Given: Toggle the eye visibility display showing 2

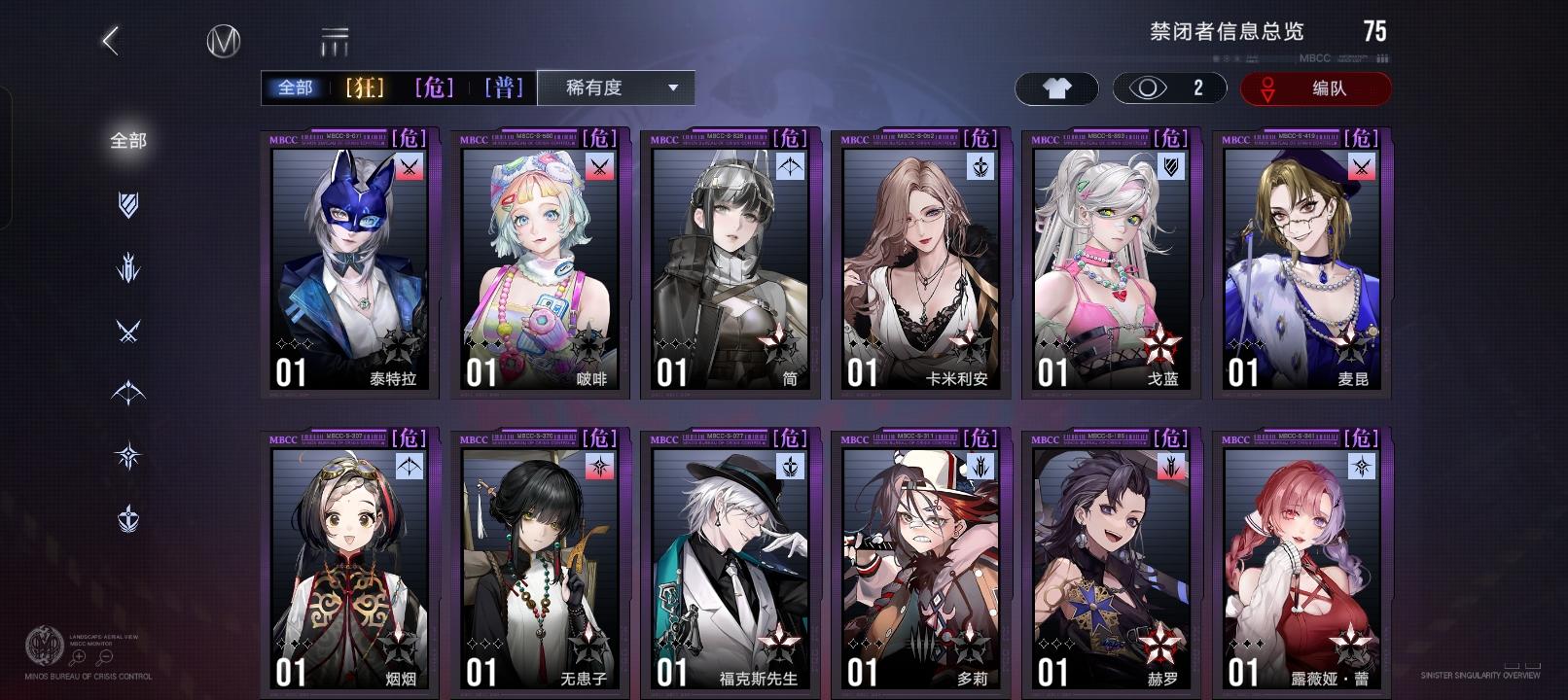Looking at the screenshot, I should pos(1169,88).
